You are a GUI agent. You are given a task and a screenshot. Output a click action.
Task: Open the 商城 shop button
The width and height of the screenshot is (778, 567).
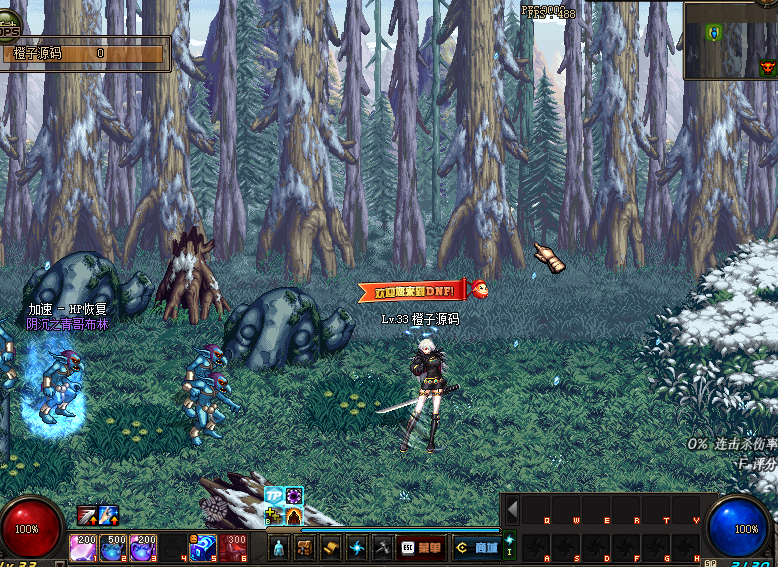[x=476, y=548]
